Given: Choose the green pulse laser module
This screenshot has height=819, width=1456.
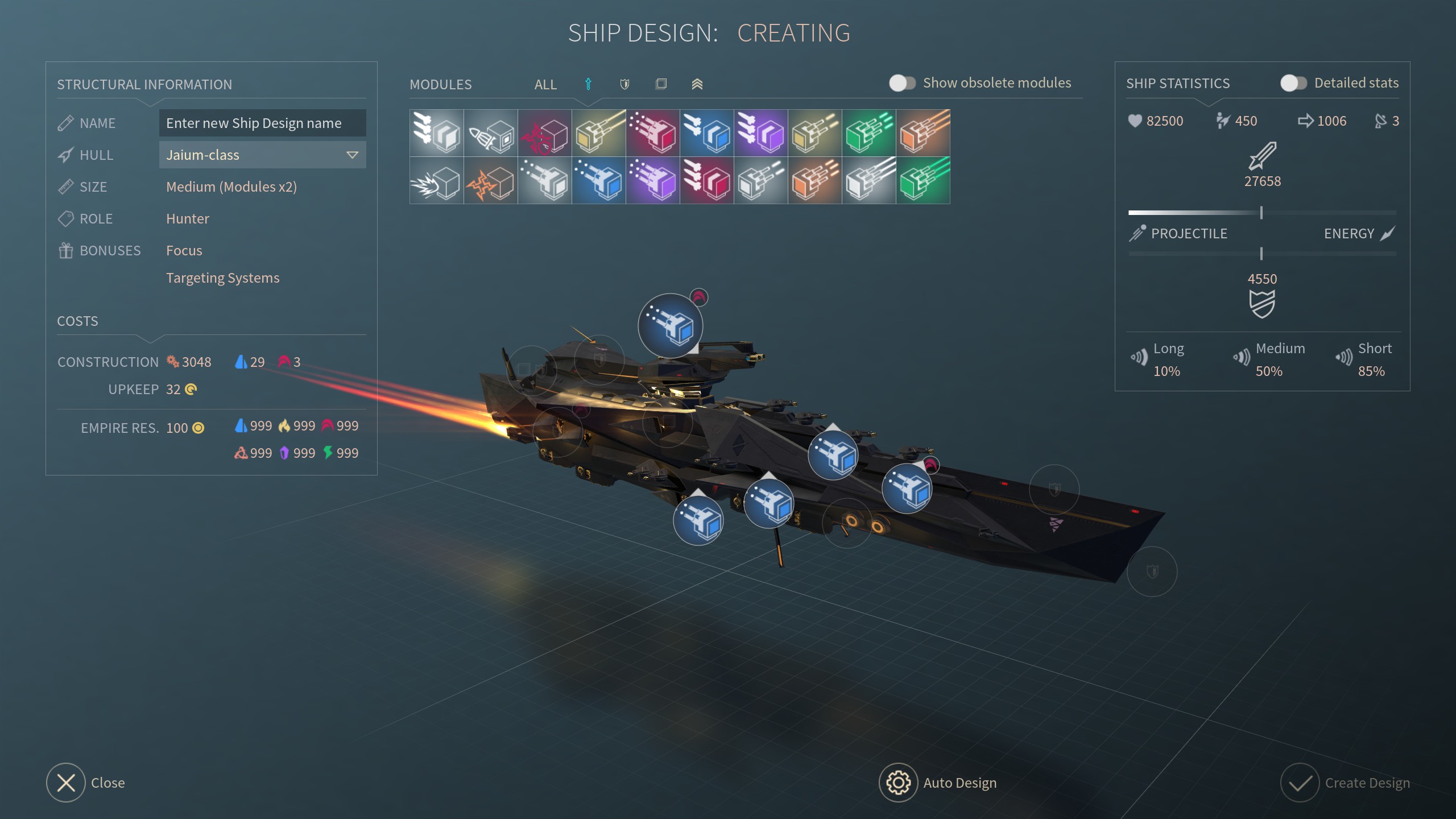Looking at the screenshot, I should click(869, 133).
